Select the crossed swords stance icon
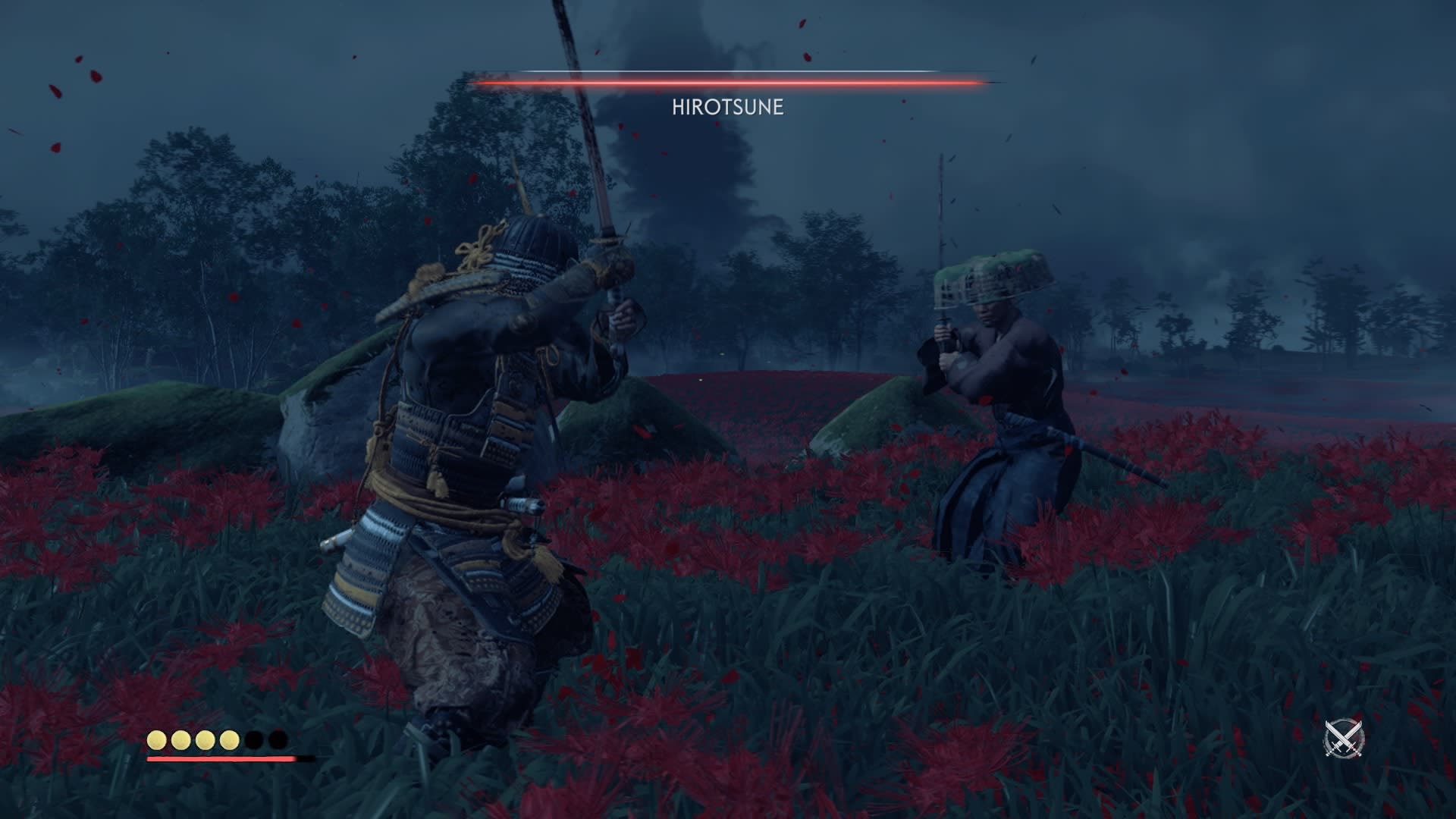The height and width of the screenshot is (819, 1456). tap(1344, 738)
